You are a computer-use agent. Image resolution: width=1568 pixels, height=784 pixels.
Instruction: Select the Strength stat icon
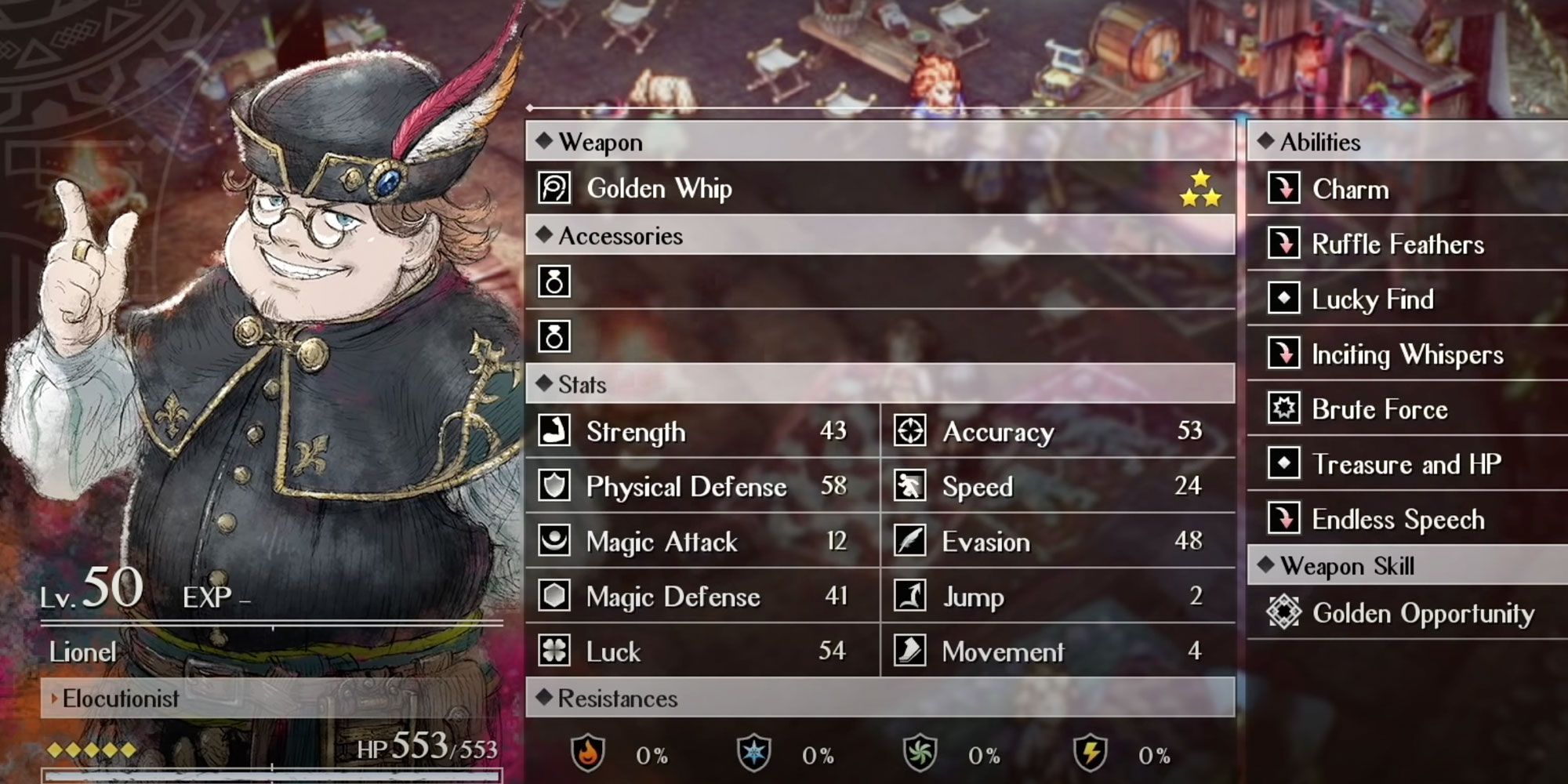[x=554, y=430]
